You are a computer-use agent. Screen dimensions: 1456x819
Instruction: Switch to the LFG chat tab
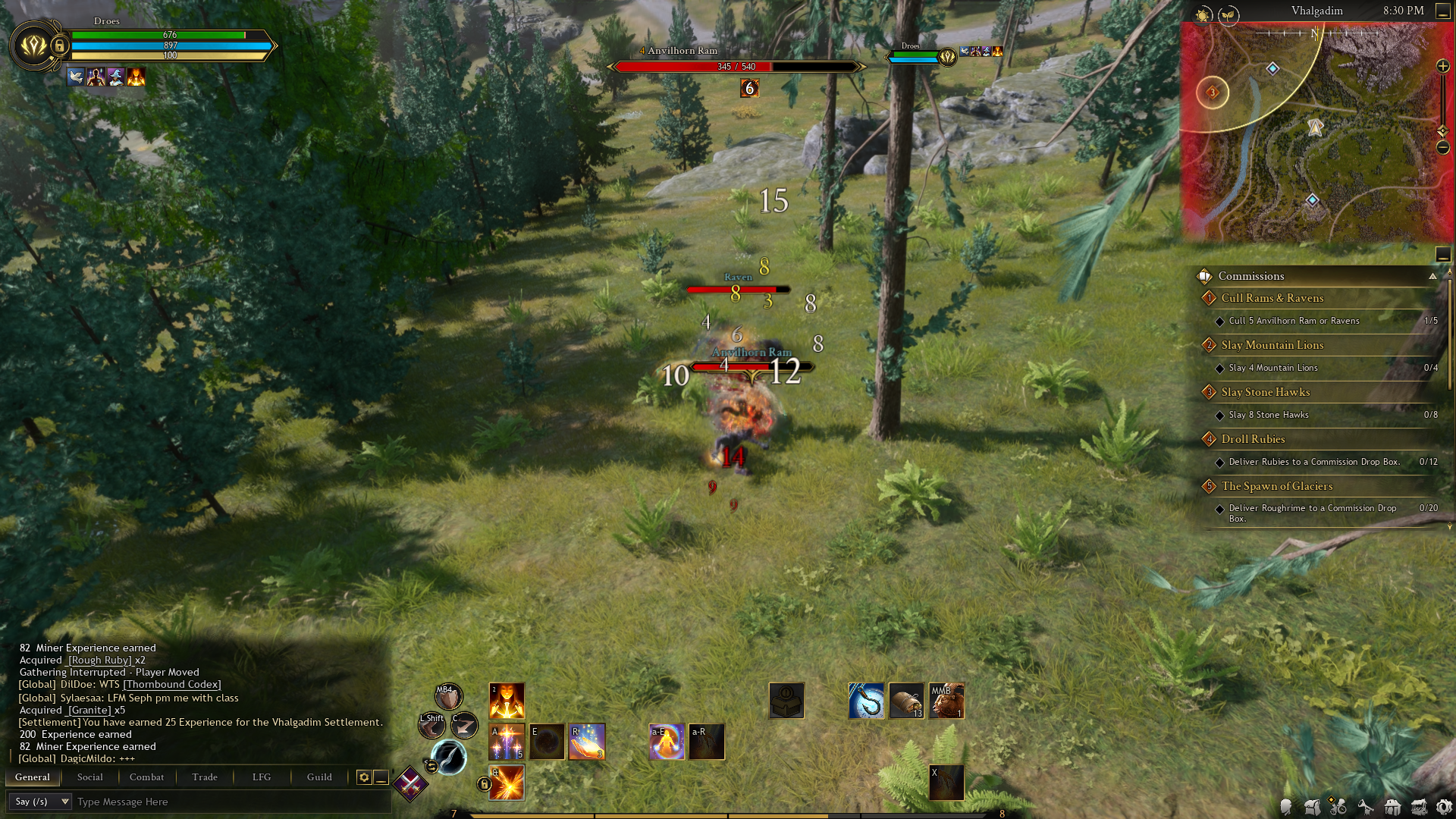pyautogui.click(x=262, y=777)
